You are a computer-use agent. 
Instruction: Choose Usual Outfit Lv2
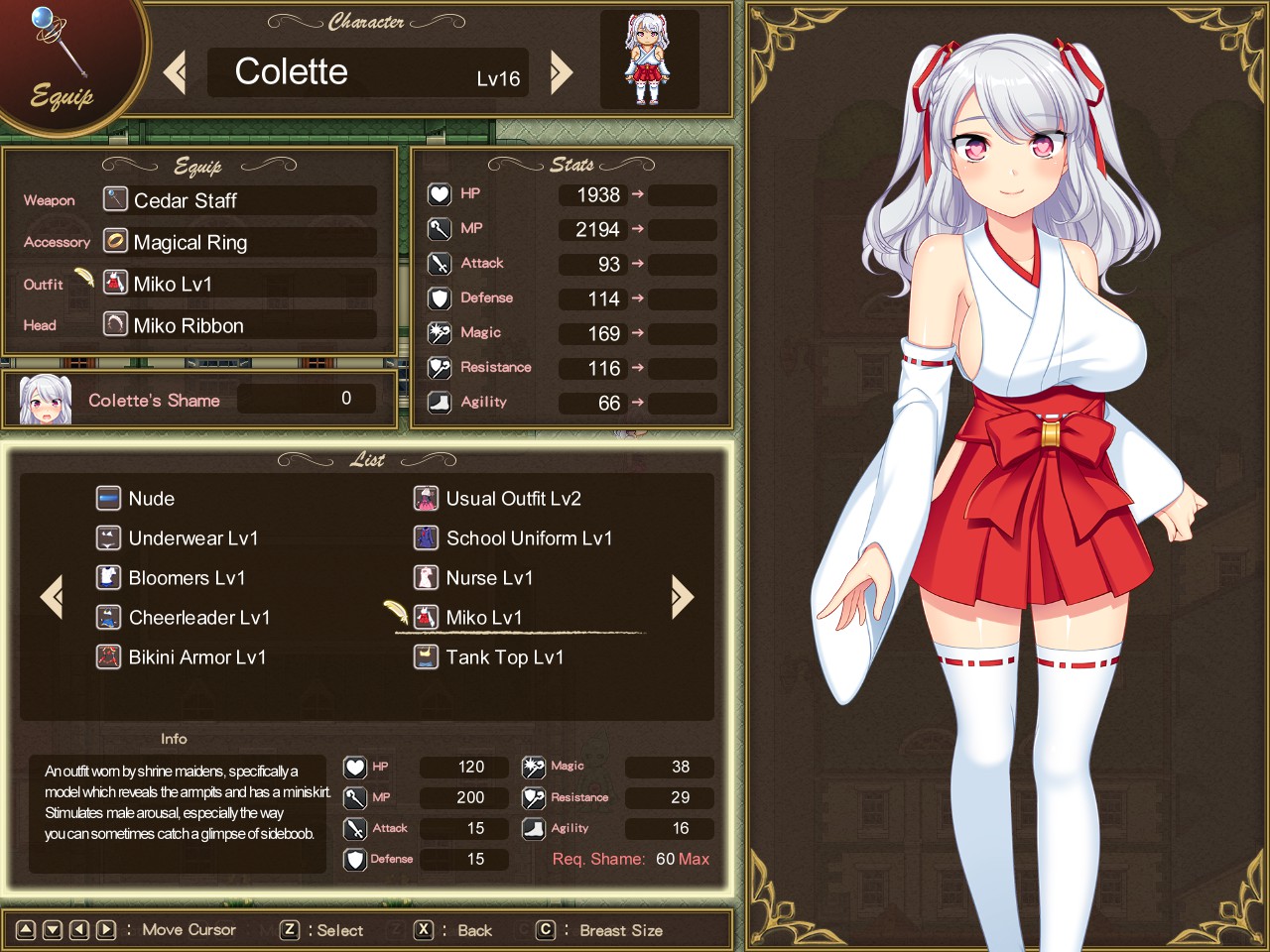pyautogui.click(x=512, y=499)
